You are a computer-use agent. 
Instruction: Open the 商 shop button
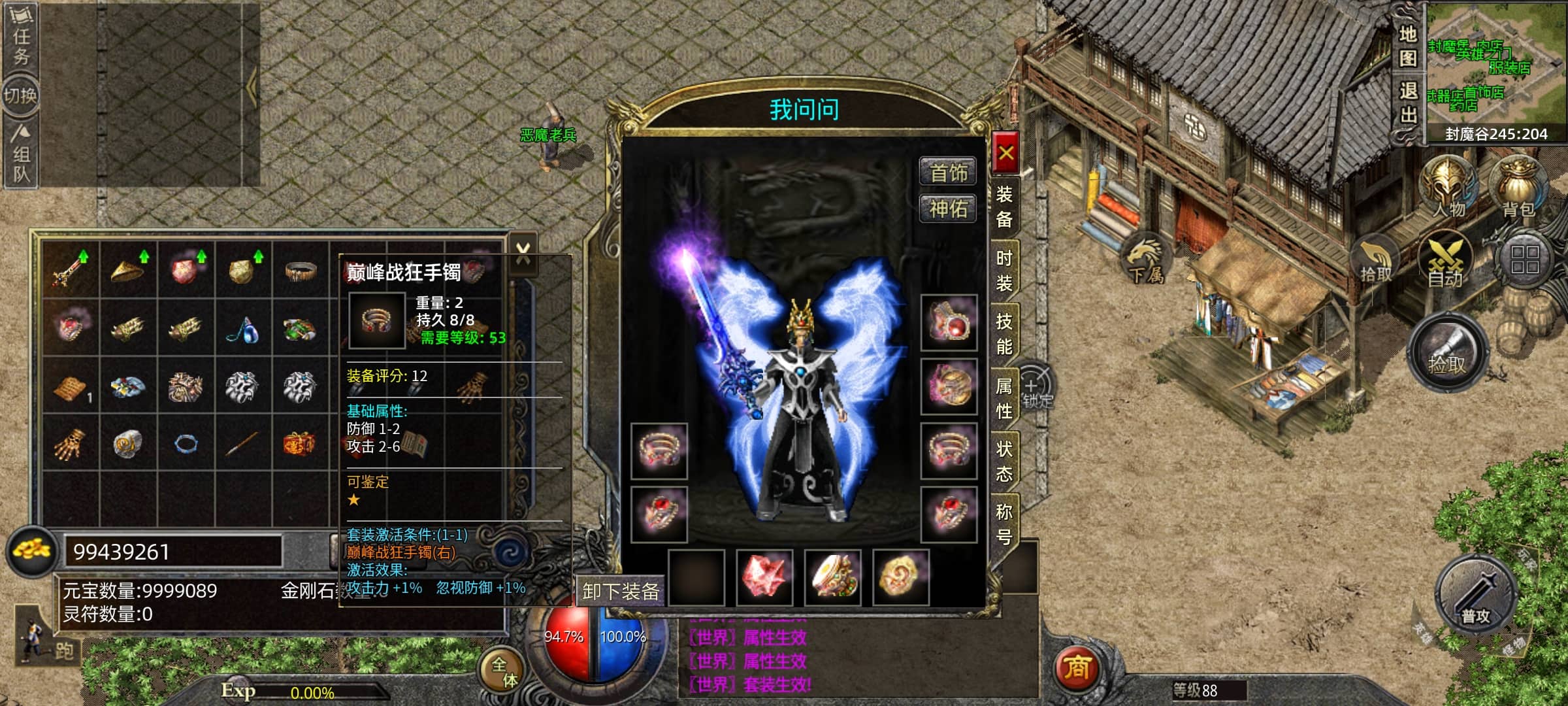tap(1077, 668)
